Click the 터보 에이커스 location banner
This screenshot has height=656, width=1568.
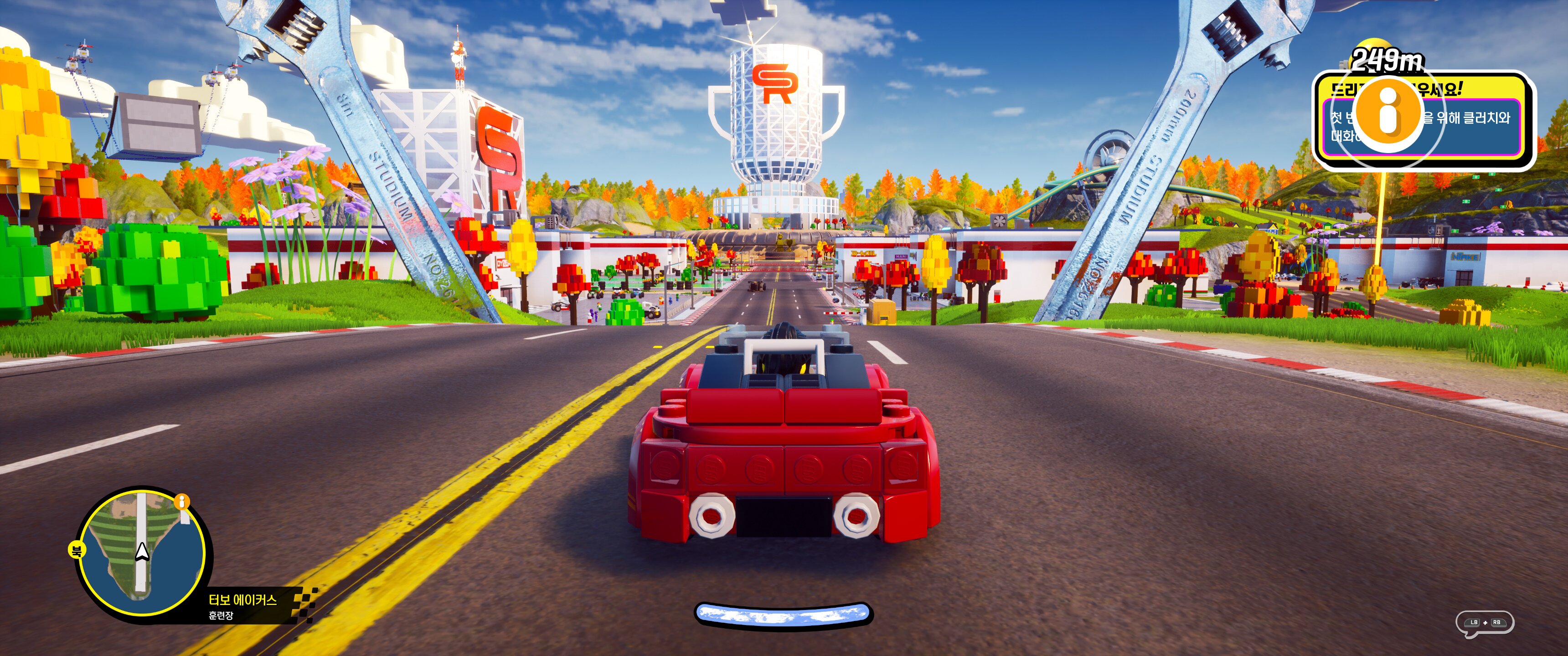(243, 606)
